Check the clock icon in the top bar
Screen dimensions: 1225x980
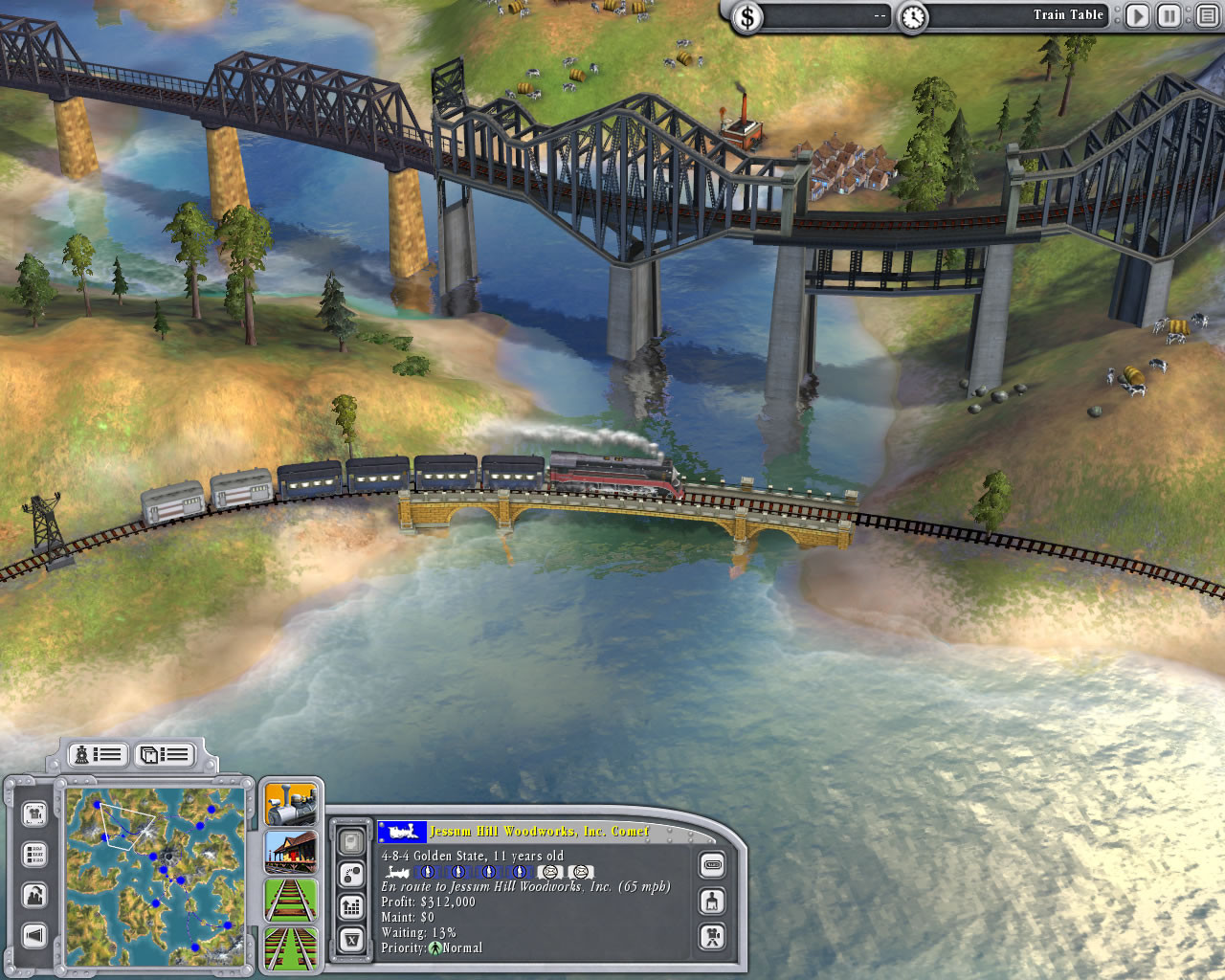coord(914,16)
